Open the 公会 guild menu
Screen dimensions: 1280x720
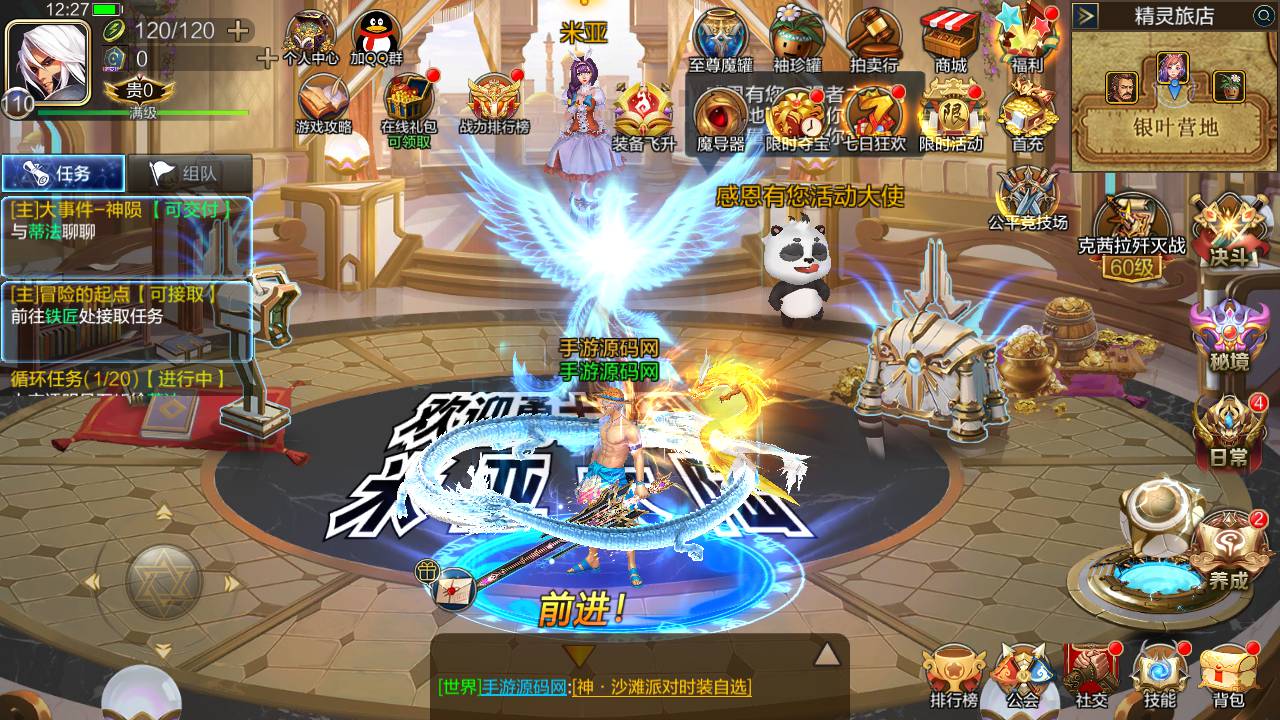coord(1022,676)
